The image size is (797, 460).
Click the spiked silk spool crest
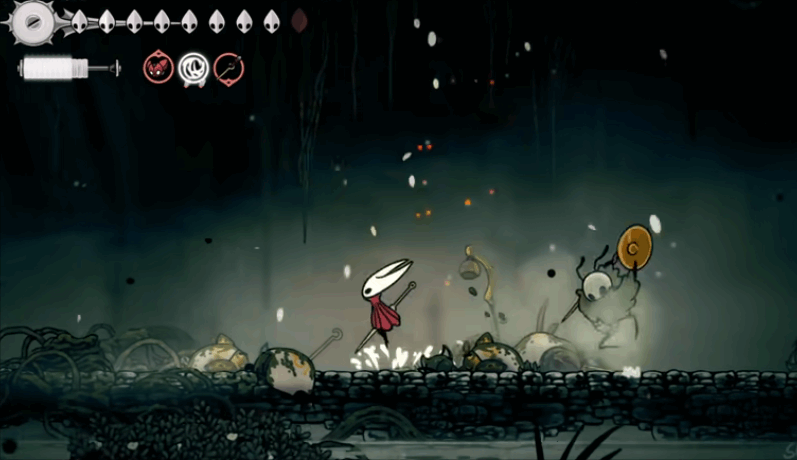click(x=34, y=22)
